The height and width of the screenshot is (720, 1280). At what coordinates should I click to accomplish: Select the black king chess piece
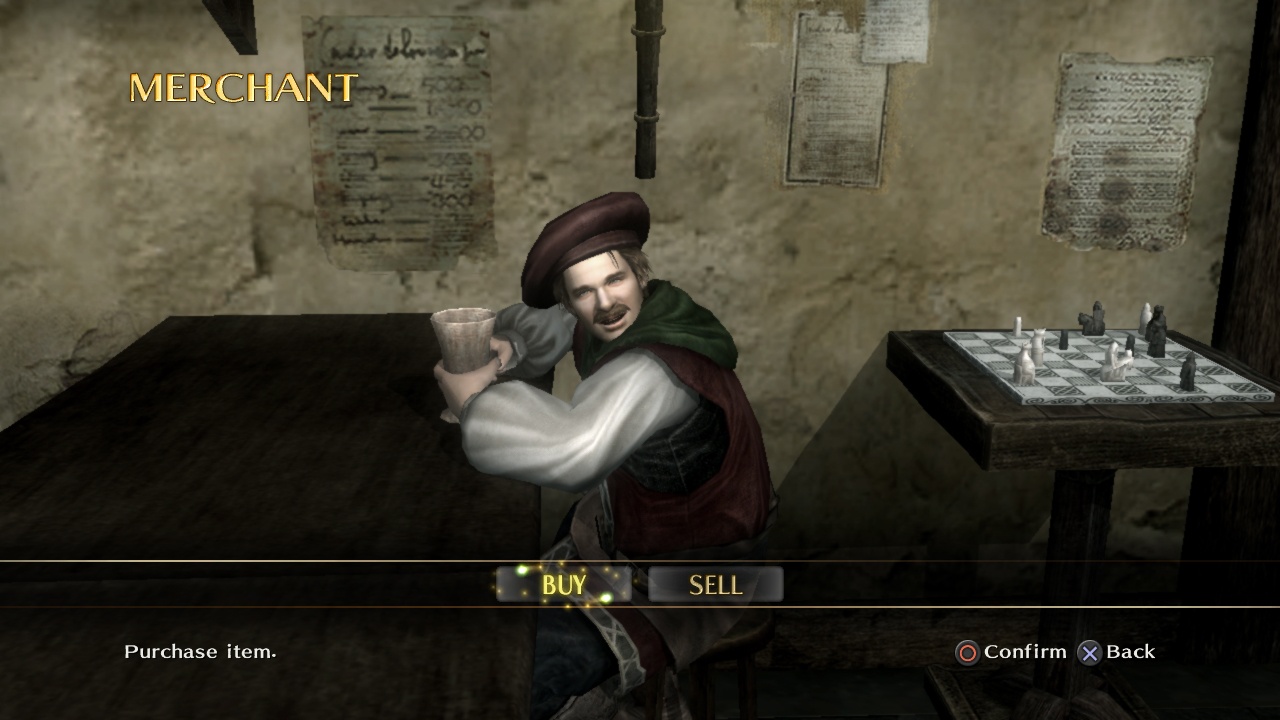[1158, 330]
